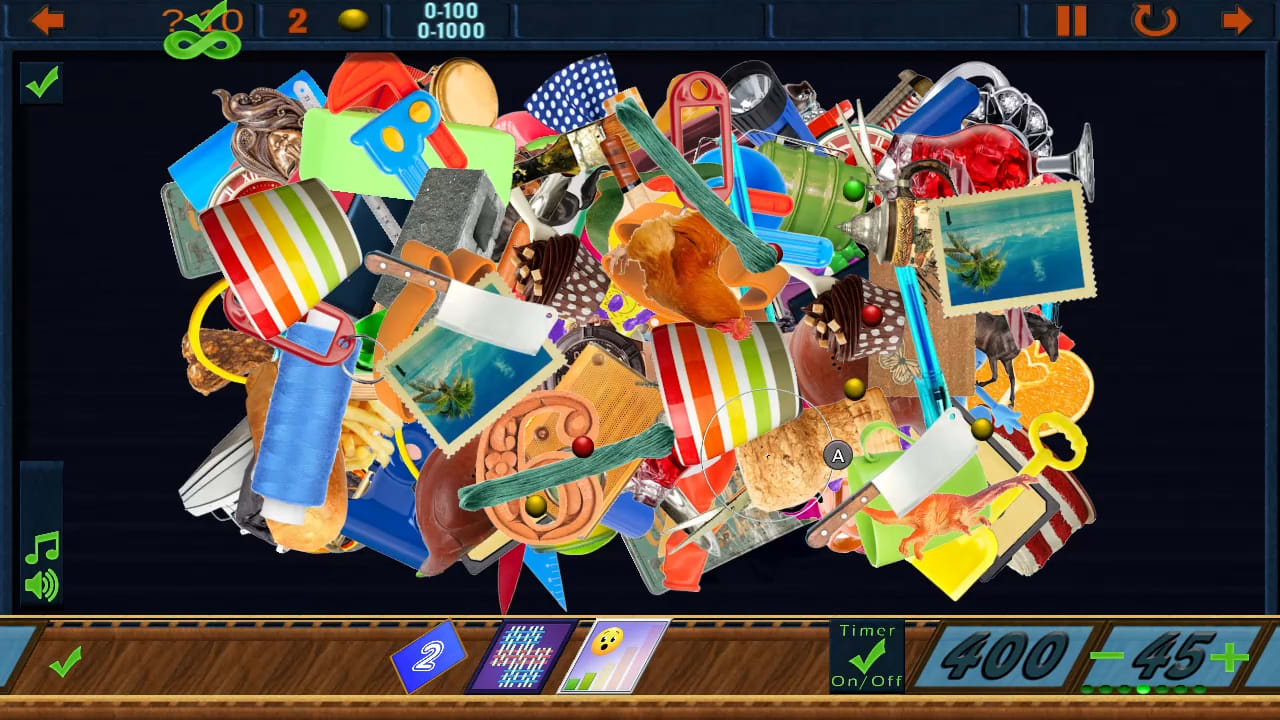Select the gold coin counter icon

point(355,19)
